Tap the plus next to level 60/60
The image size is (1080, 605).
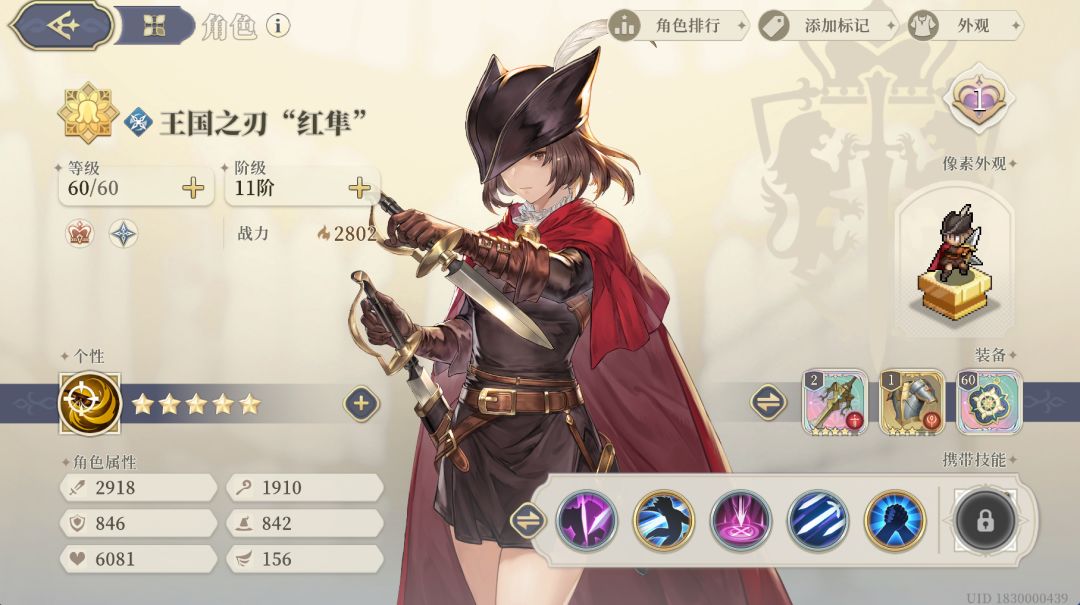click(193, 188)
